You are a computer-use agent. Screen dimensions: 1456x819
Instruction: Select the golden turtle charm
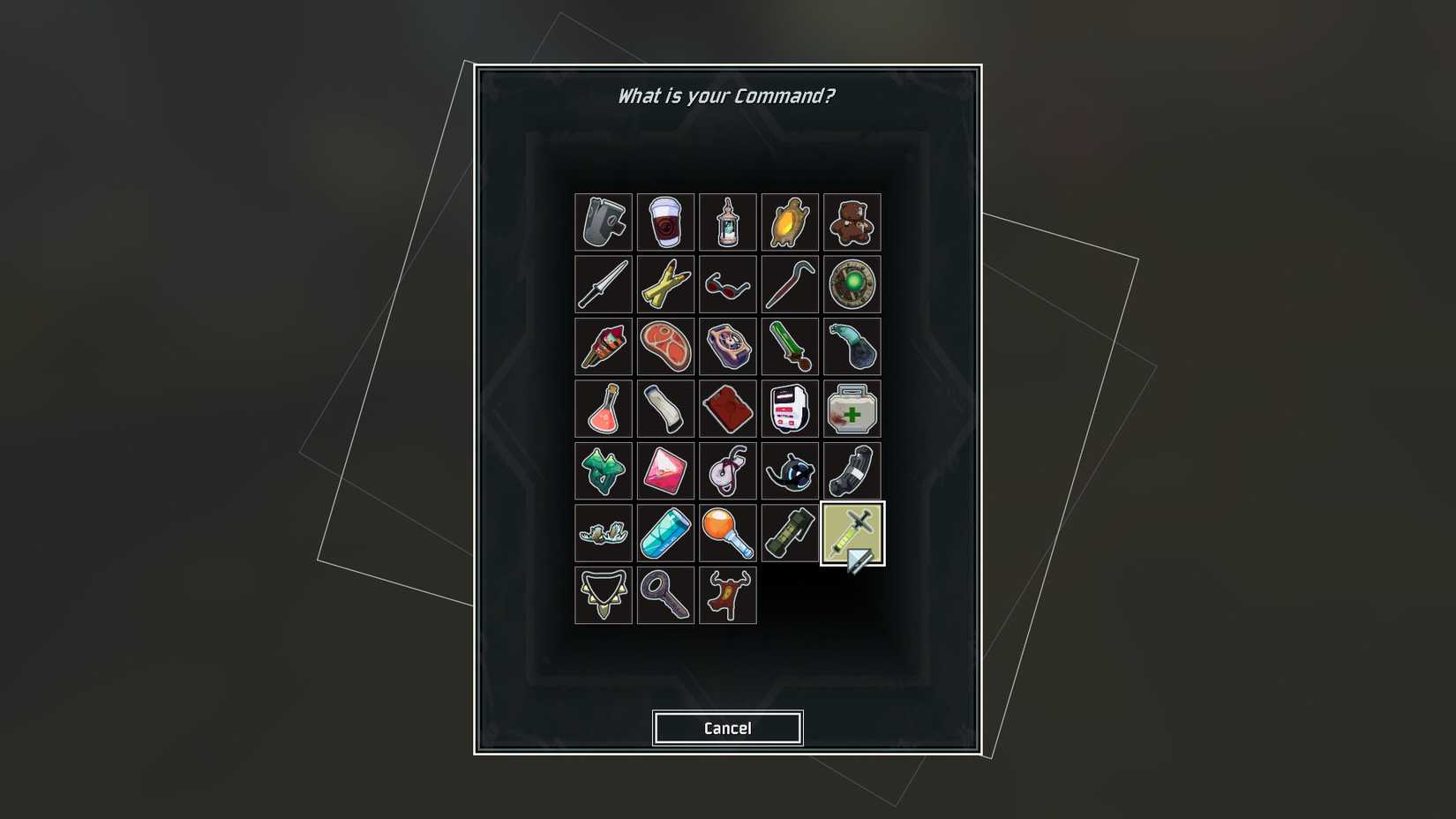(790, 222)
